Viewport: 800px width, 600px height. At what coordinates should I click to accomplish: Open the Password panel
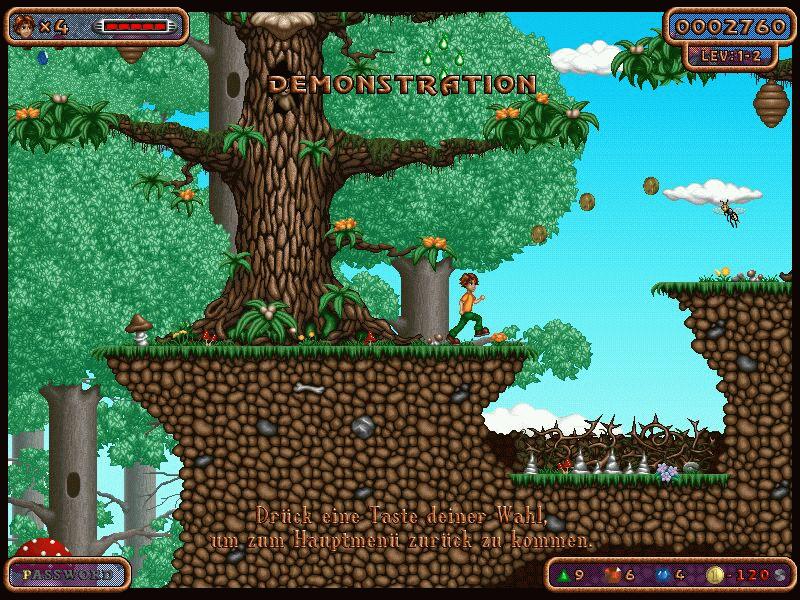(x=68, y=575)
